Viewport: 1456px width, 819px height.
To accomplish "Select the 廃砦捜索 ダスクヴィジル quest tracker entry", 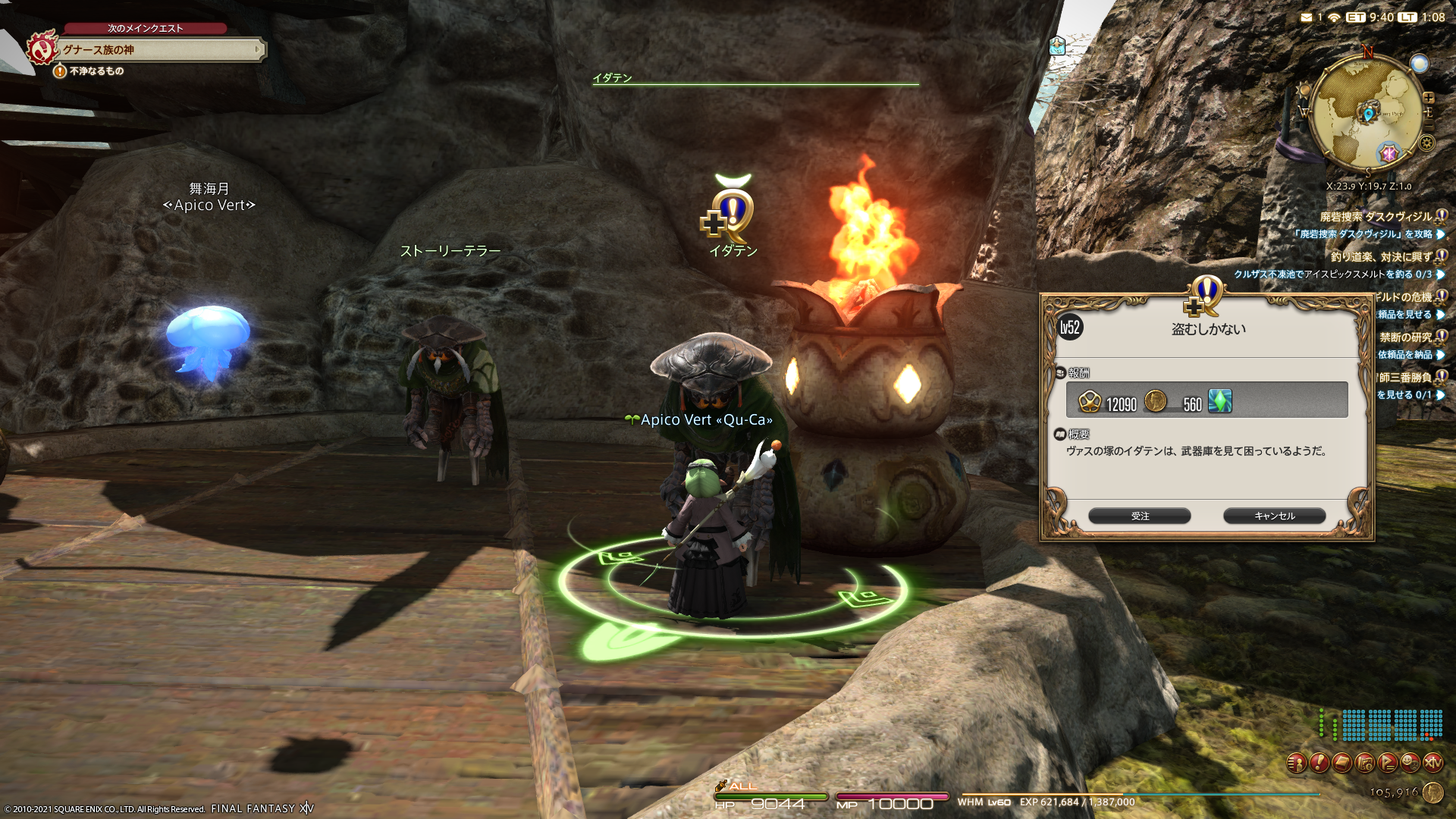I will tap(1376, 217).
